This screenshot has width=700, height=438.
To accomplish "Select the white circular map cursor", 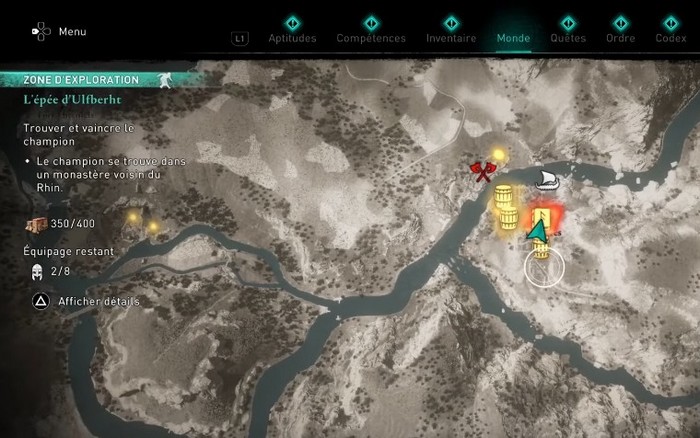I will tap(545, 266).
